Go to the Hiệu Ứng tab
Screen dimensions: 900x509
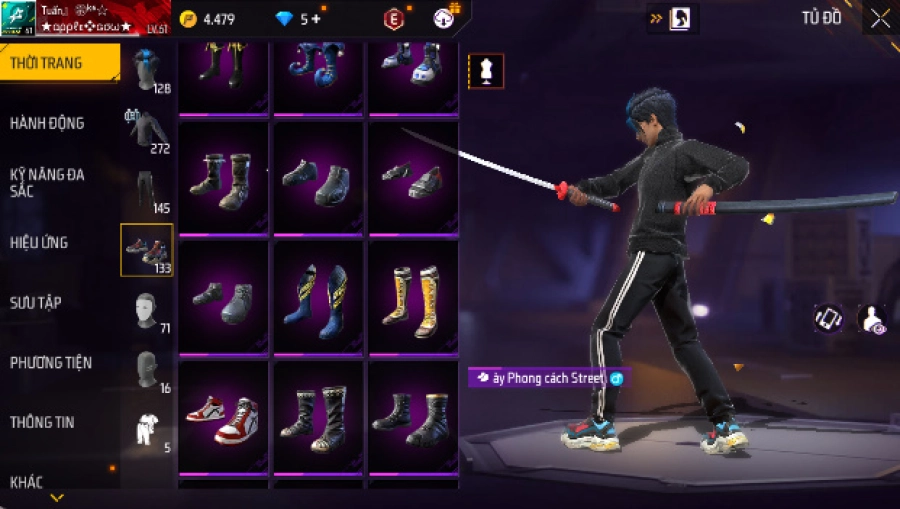[x=40, y=243]
